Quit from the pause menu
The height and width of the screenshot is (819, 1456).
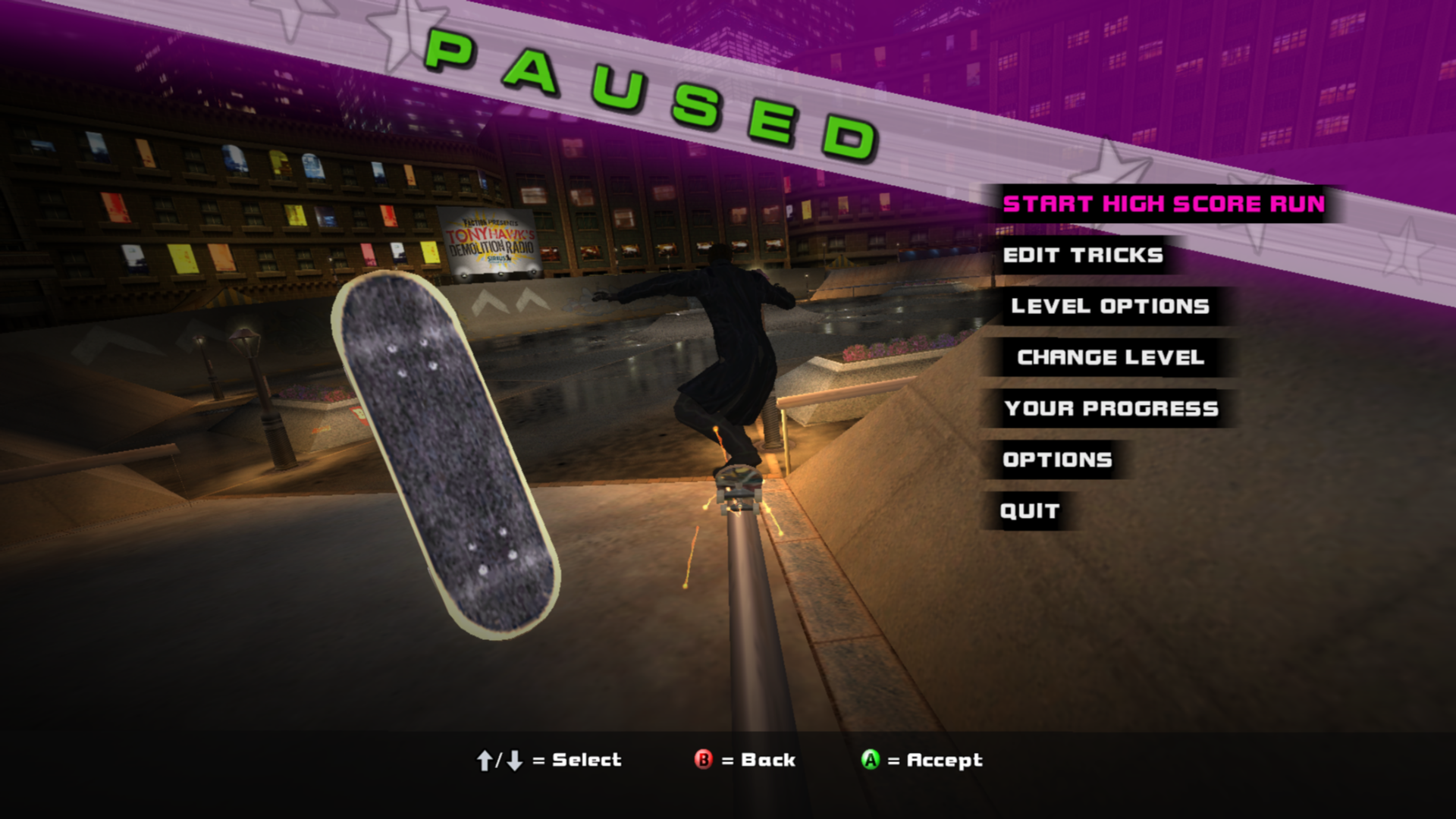click(1029, 511)
